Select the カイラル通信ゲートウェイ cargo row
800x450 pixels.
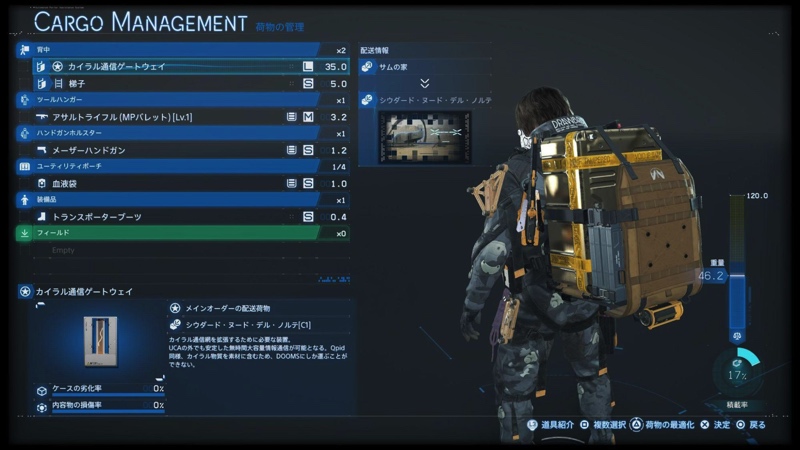[180, 67]
